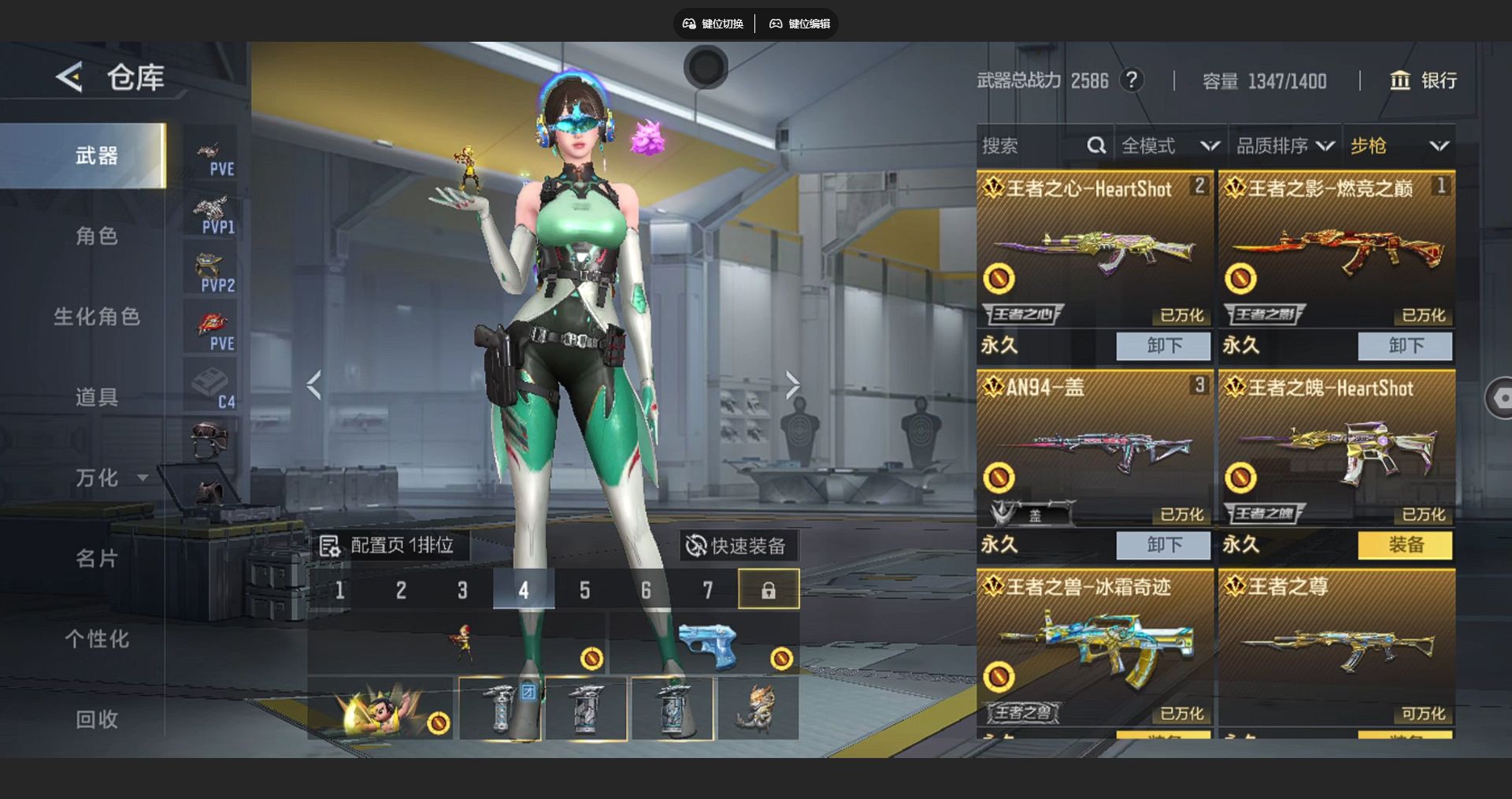The height and width of the screenshot is (799, 1512).
Task: Open the 步枪 weapon type dropdown
Action: tap(1399, 146)
